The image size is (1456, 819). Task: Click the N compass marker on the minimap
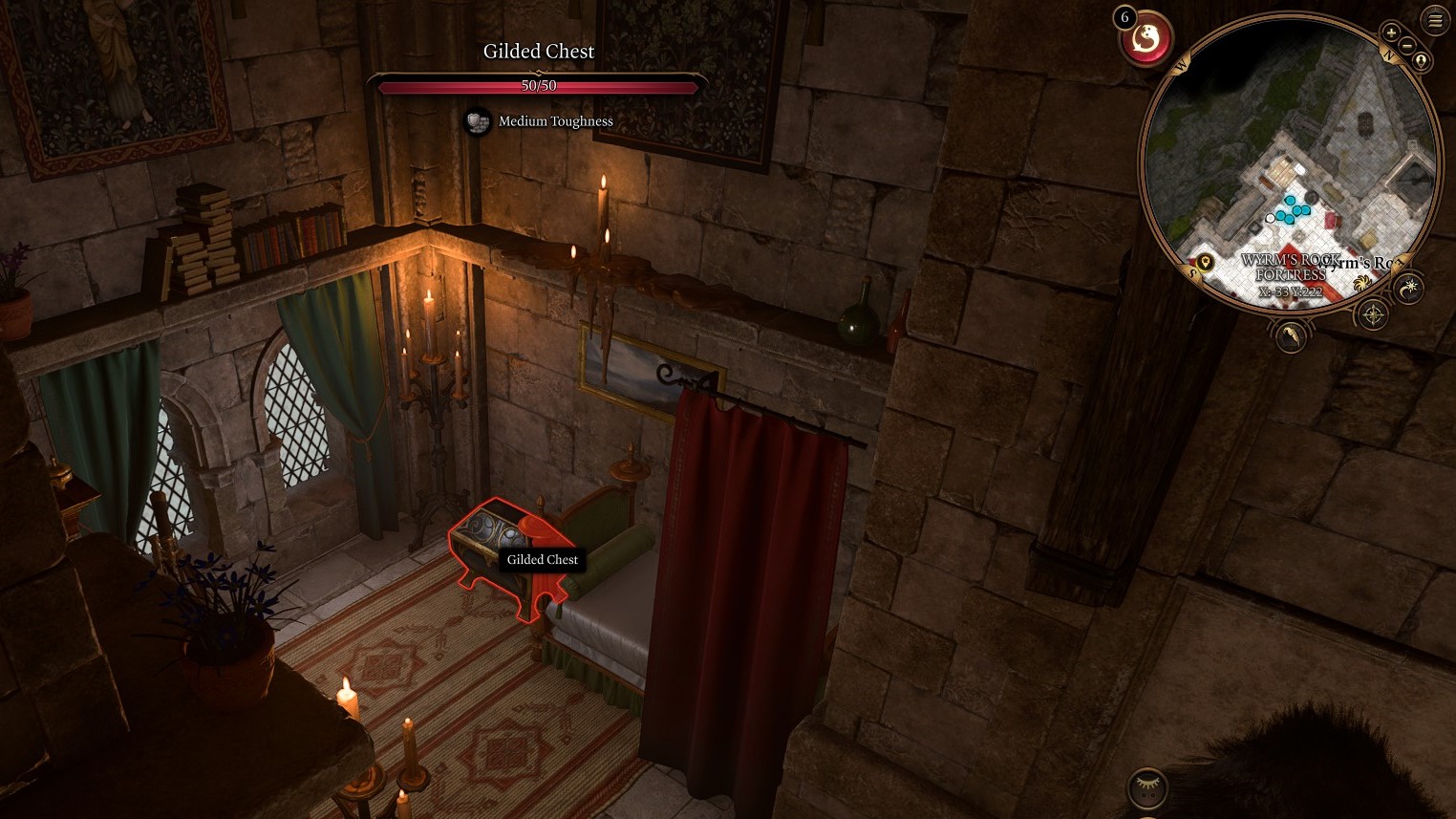pyautogui.click(x=1389, y=54)
